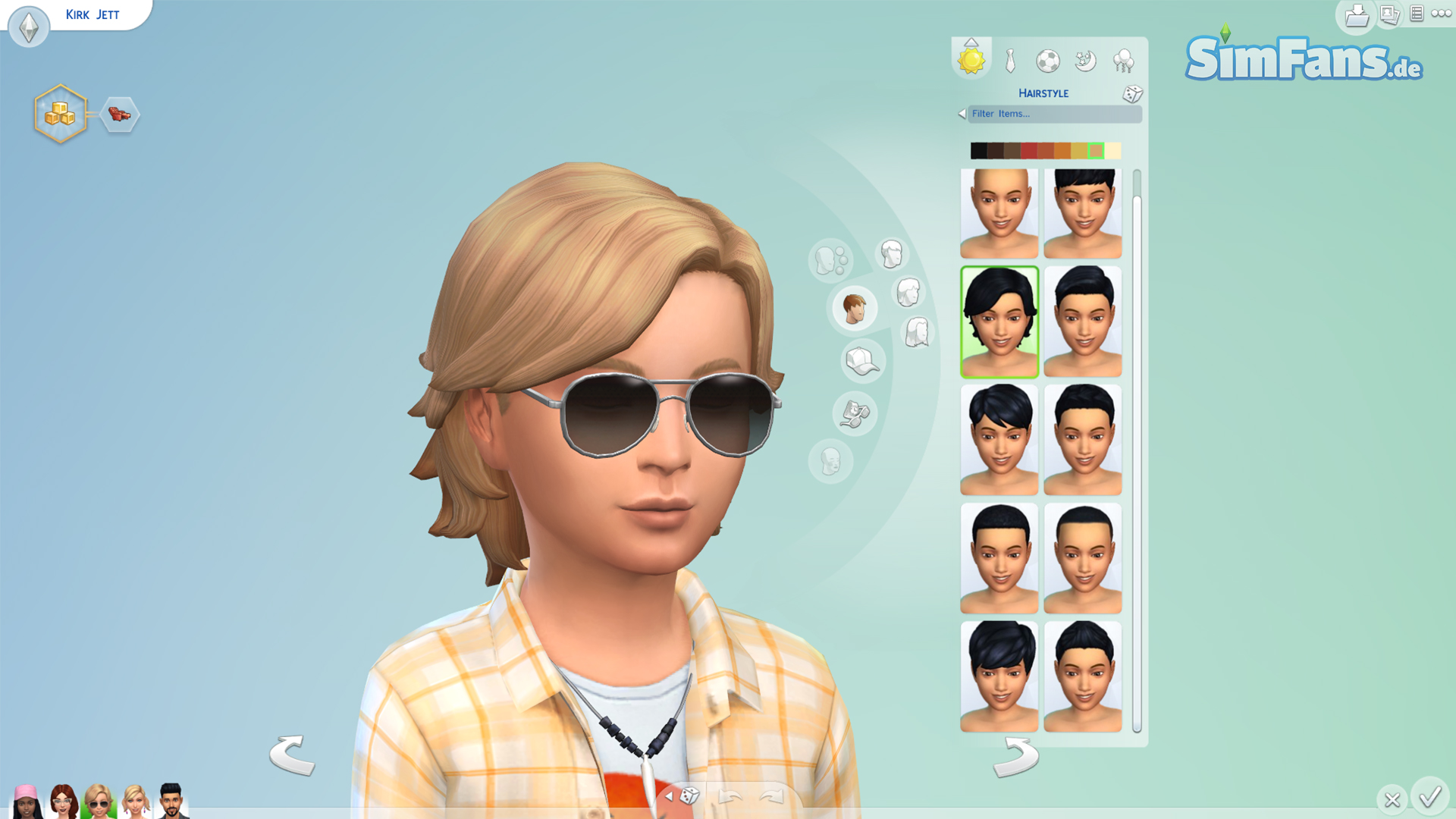Choose the Party balloons outfit tab
The image size is (1456, 819).
1123,61
